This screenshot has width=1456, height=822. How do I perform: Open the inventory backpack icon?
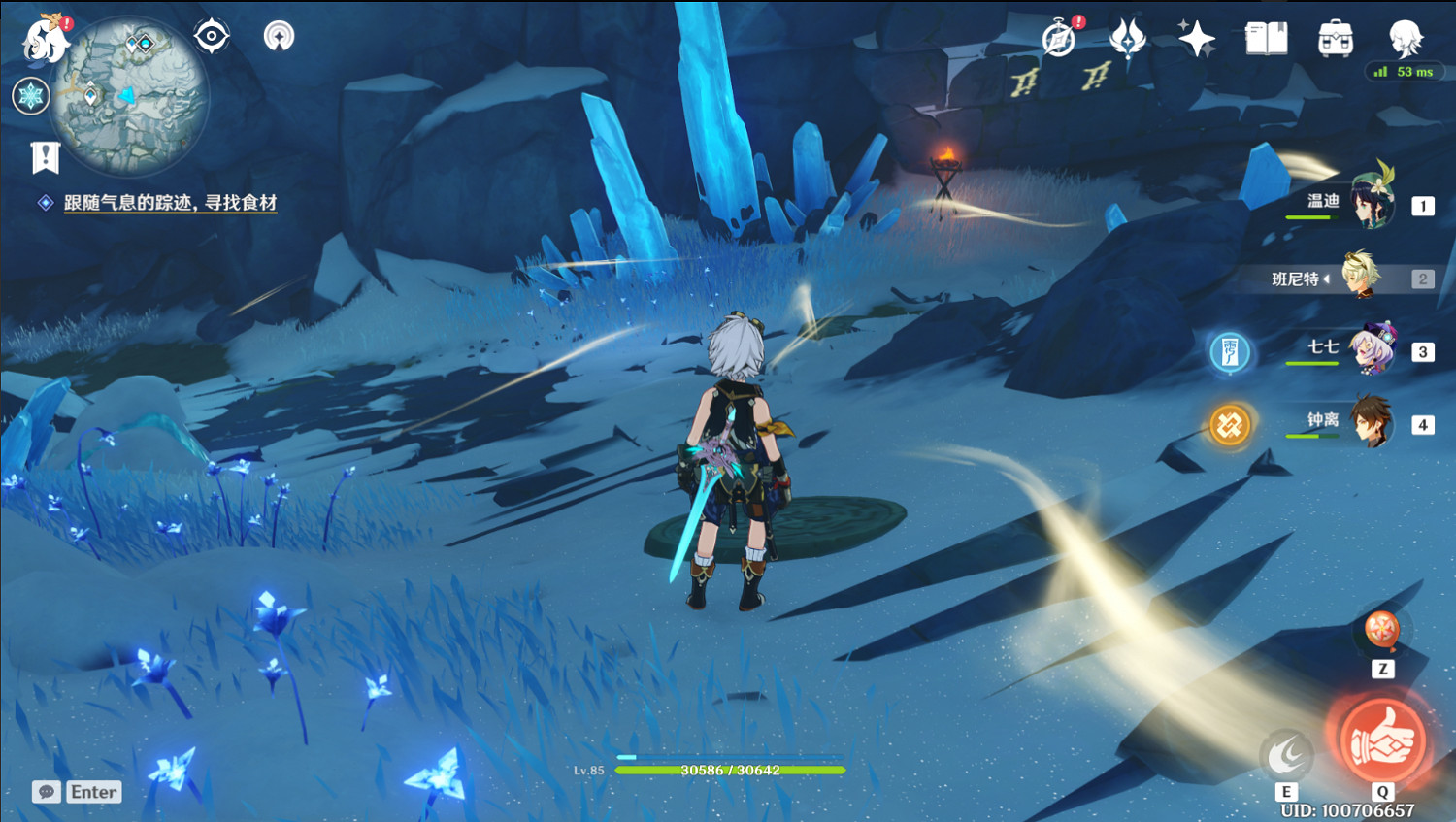pyautogui.click(x=1336, y=39)
